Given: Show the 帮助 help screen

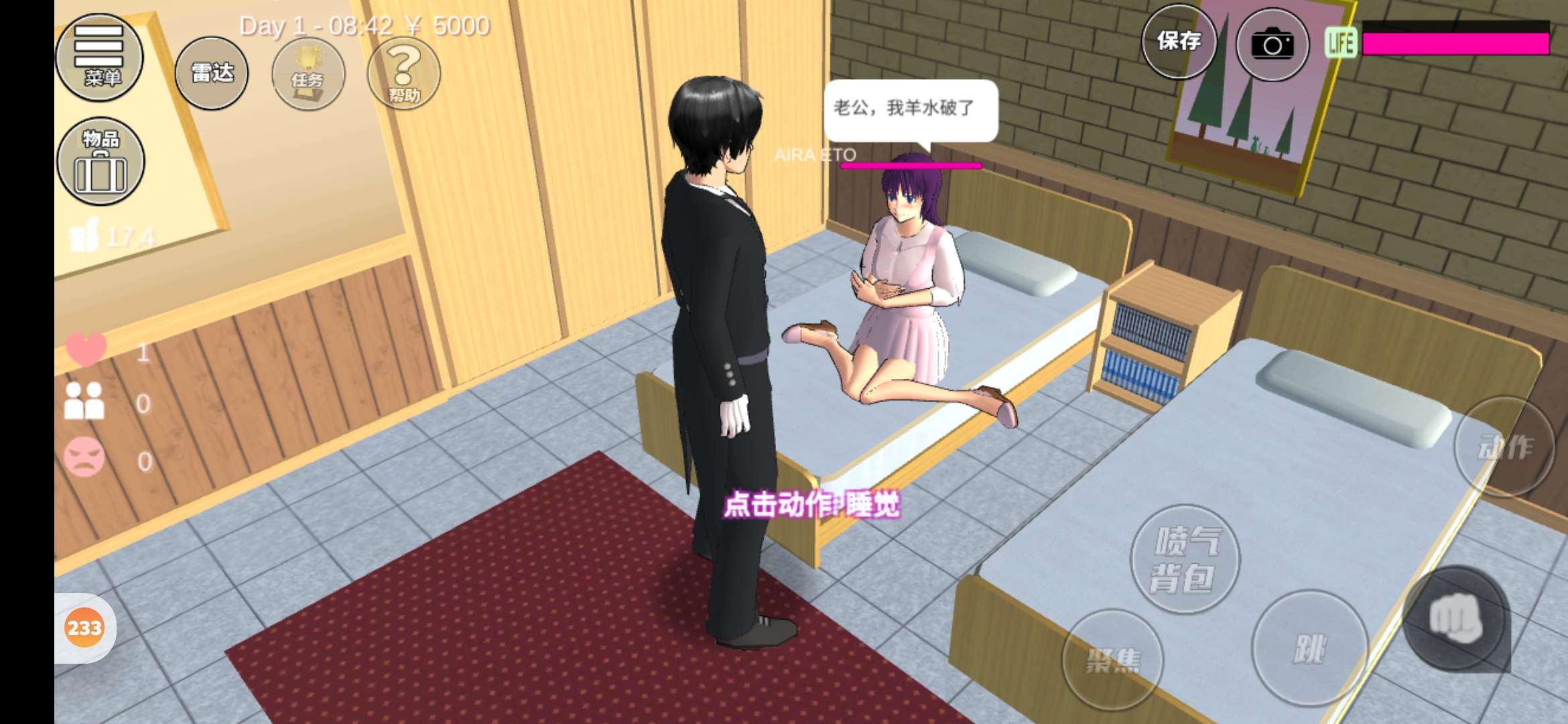Looking at the screenshot, I should point(403,74).
